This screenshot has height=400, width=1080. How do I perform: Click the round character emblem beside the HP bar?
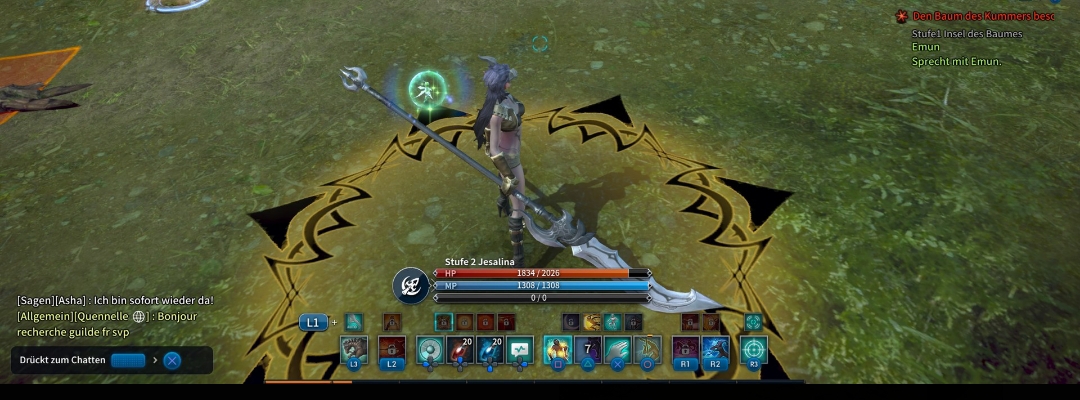(411, 285)
